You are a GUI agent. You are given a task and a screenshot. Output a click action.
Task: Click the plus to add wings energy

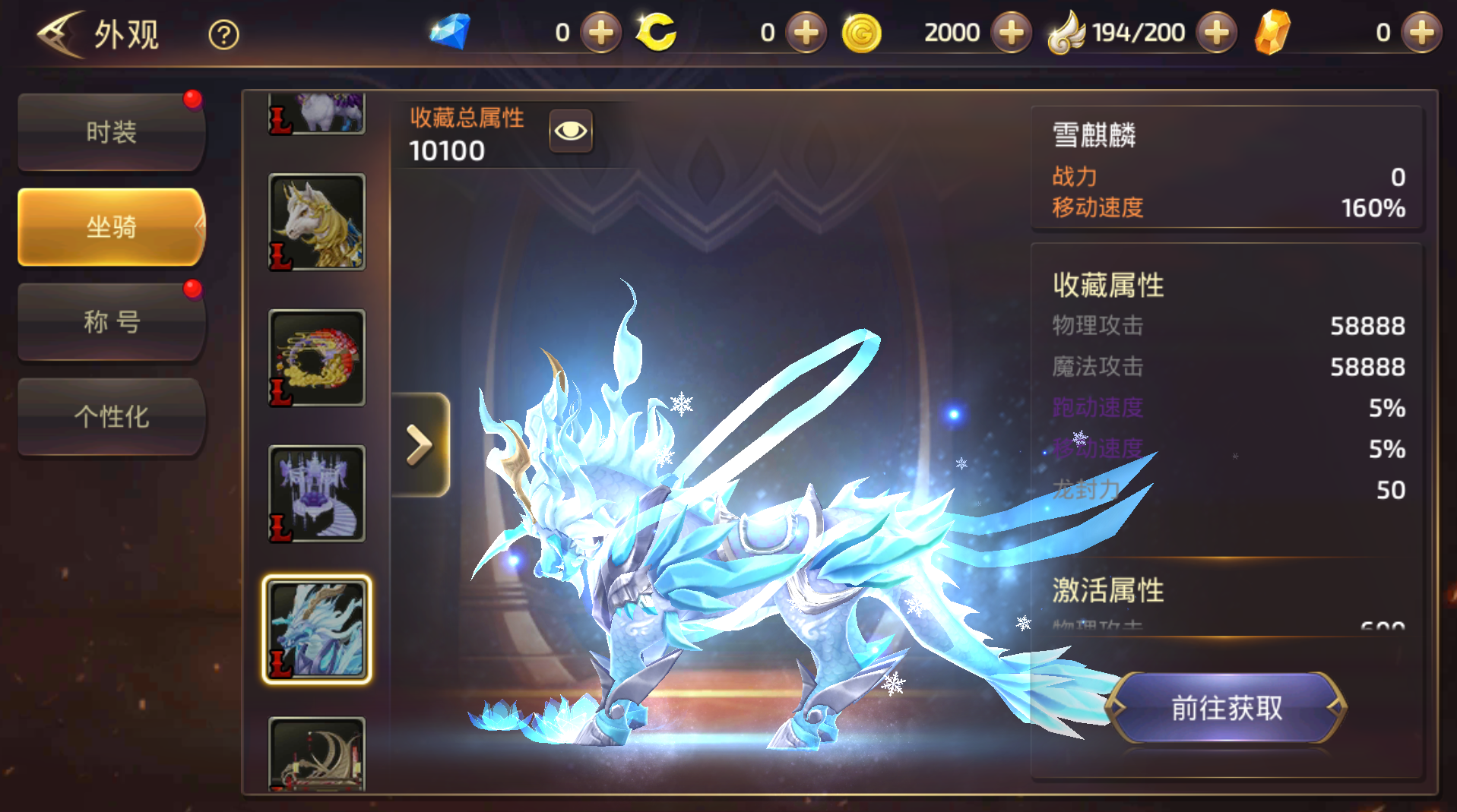tap(1215, 32)
